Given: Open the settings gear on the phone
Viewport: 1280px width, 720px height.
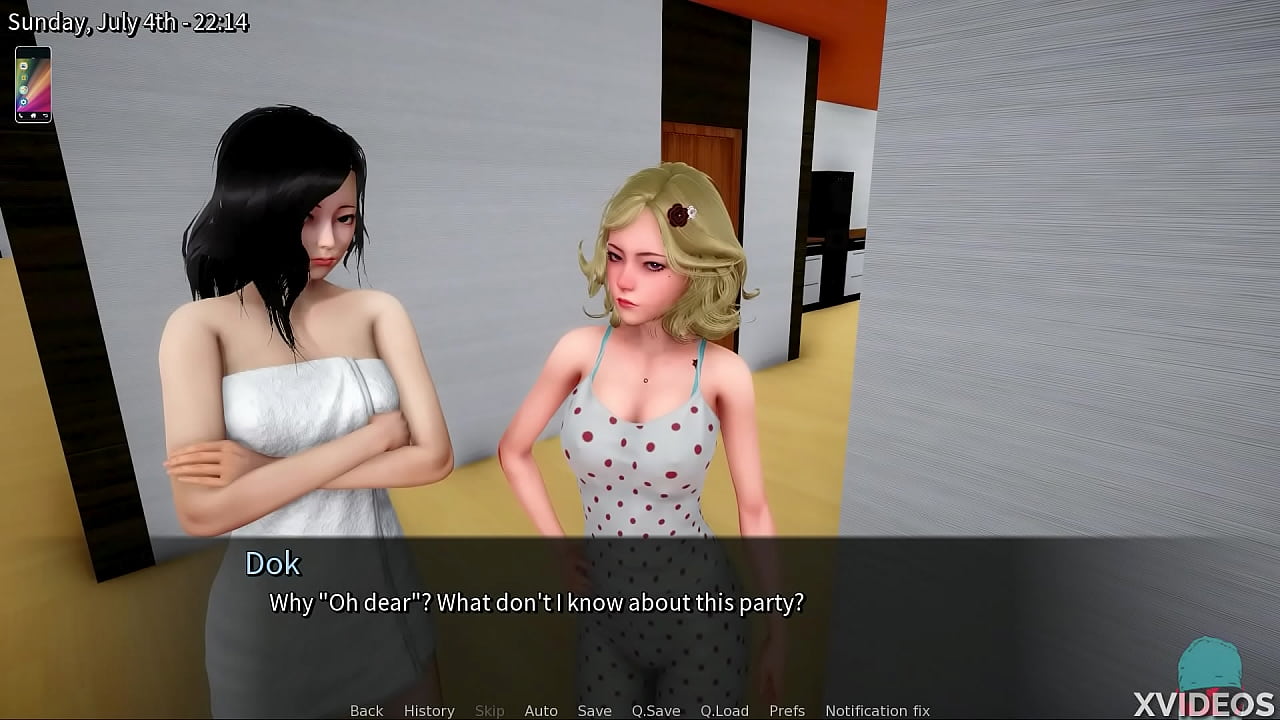Looking at the screenshot, I should tap(24, 102).
